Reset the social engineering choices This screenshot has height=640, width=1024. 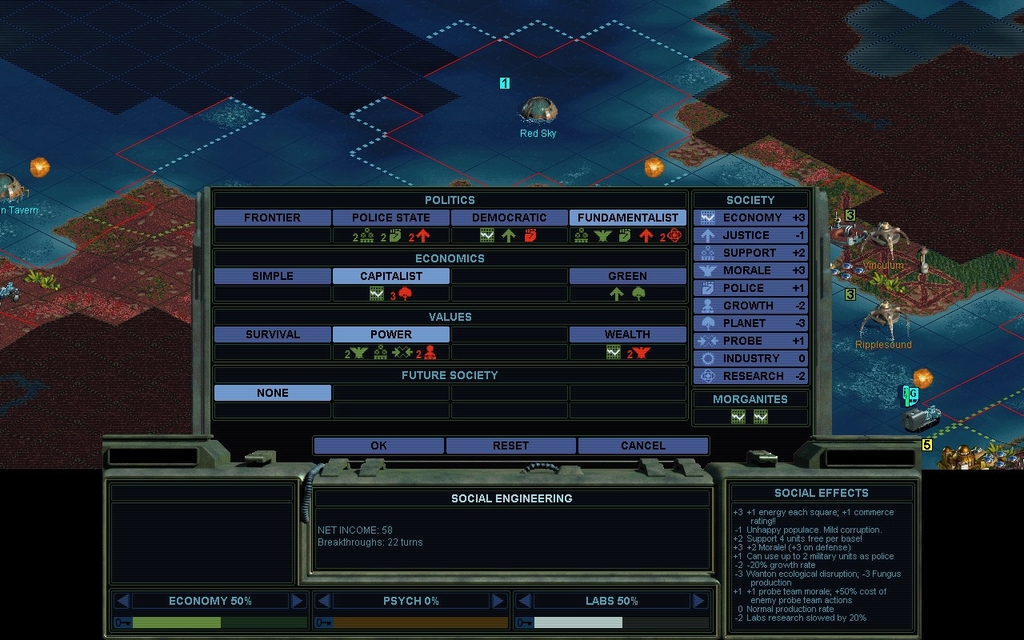click(x=510, y=446)
